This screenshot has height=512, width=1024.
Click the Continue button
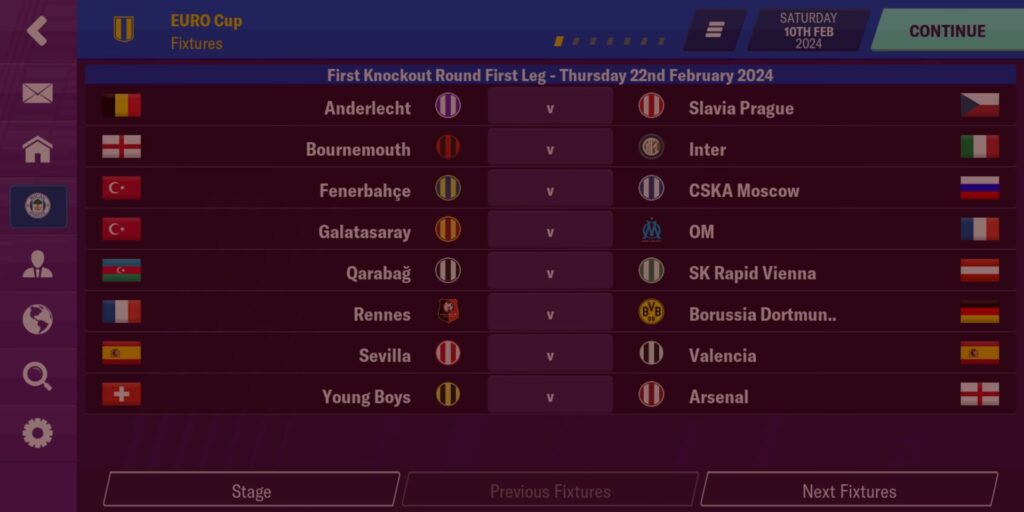click(946, 31)
